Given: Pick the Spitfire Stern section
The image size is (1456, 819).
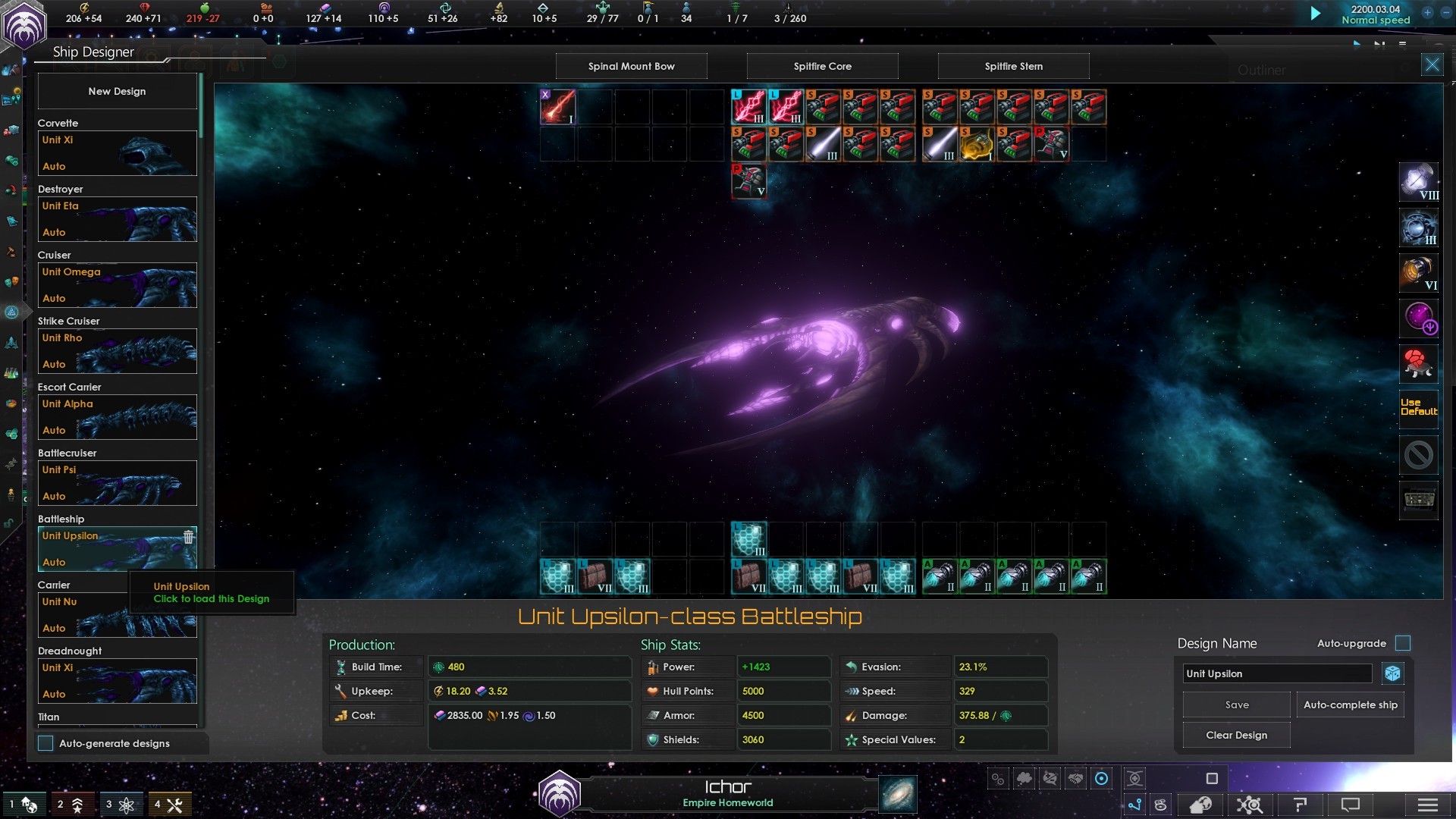Looking at the screenshot, I should tap(1013, 66).
